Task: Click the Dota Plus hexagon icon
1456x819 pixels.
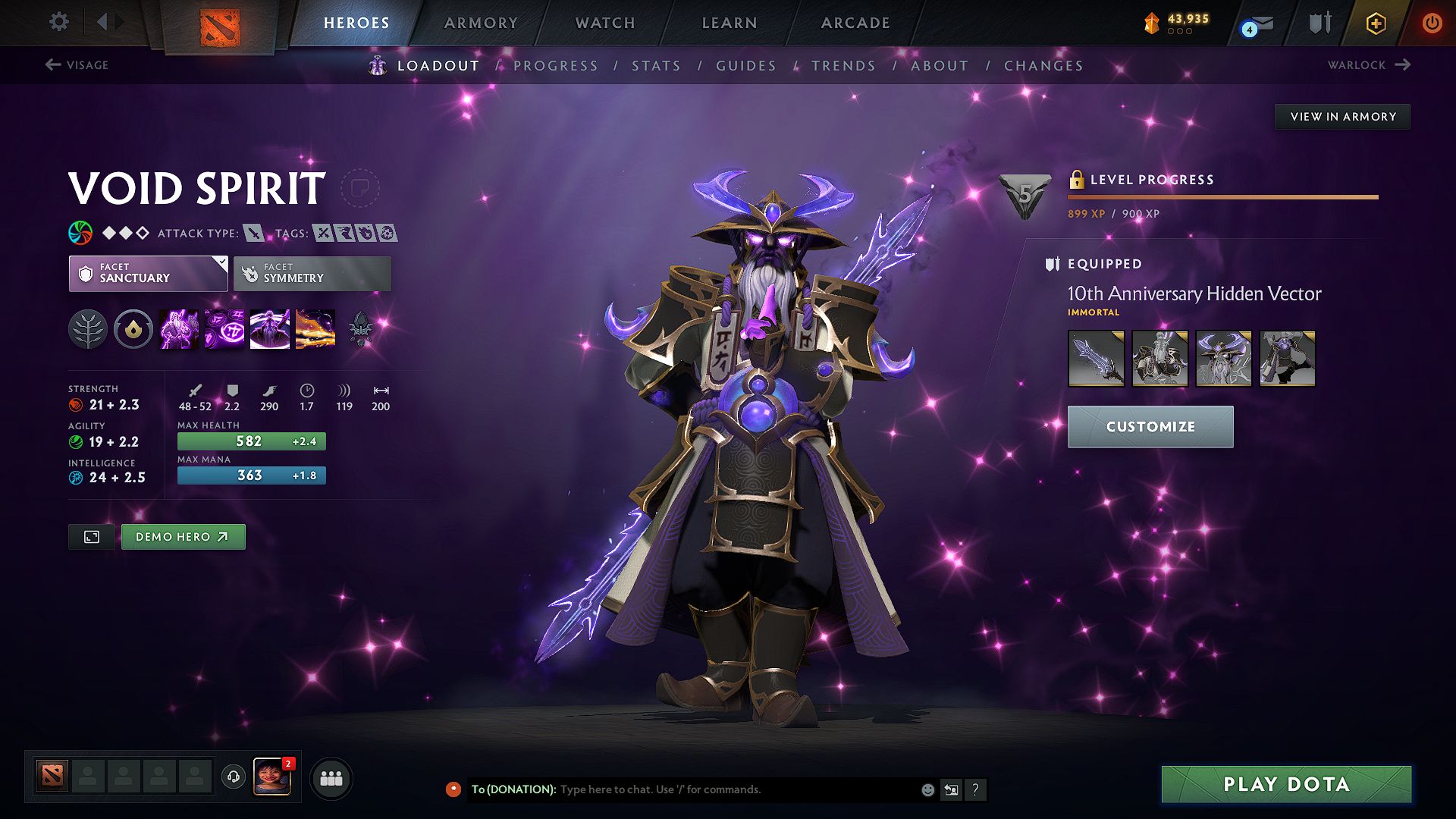Action: tap(1375, 23)
